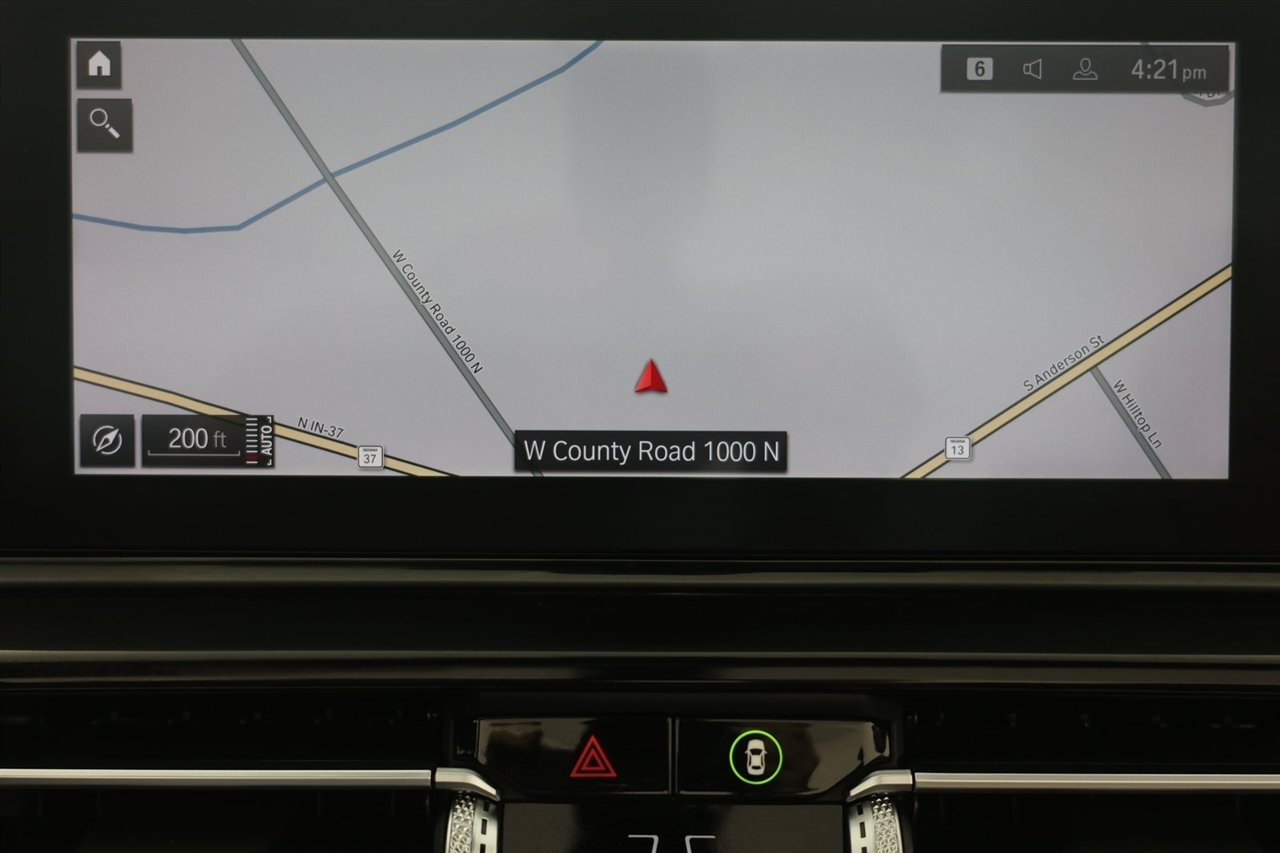Tap the red vehicle position arrow
The height and width of the screenshot is (853, 1280).
[x=651, y=377]
